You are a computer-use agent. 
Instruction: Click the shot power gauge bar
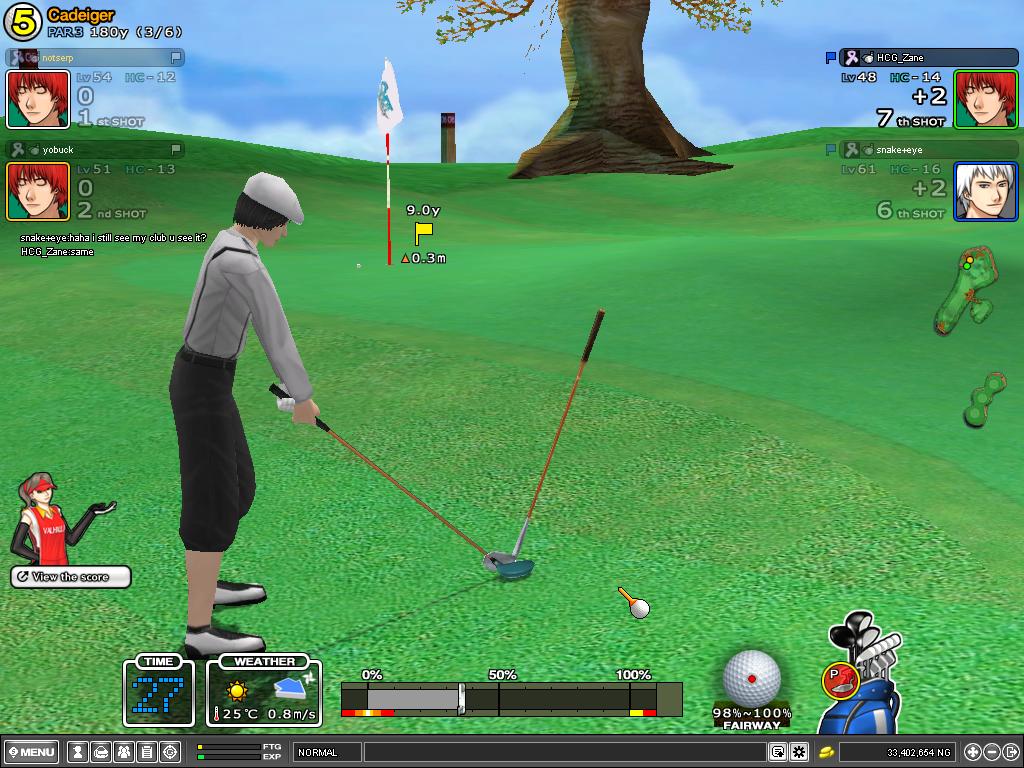click(511, 698)
